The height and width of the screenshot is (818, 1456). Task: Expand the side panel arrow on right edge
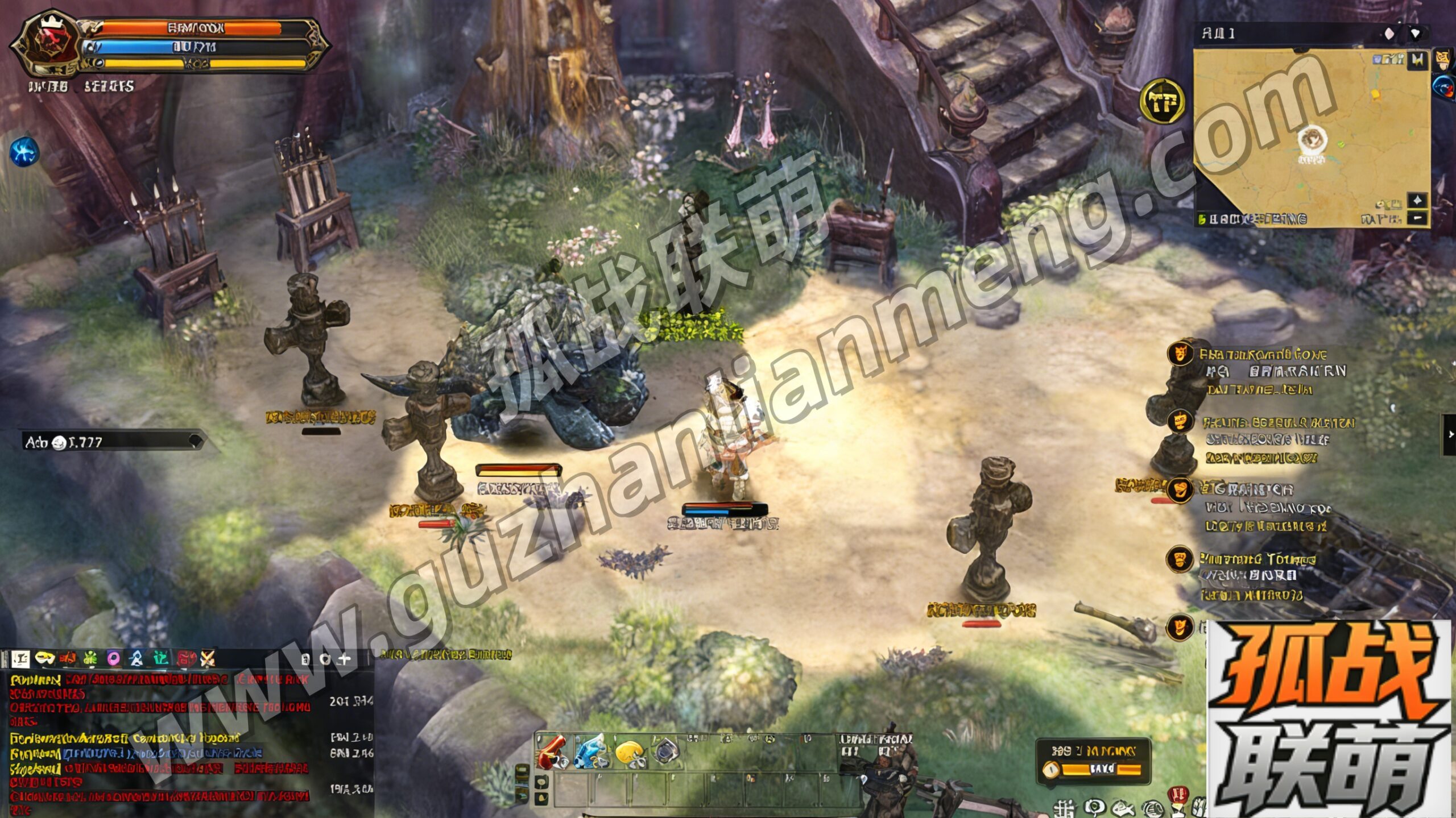1450,434
